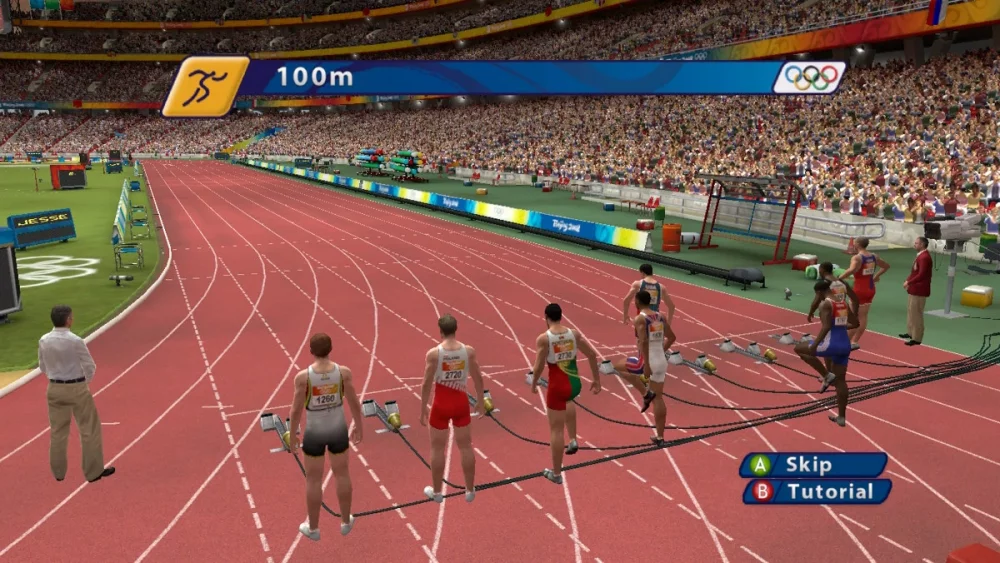Open the Tutorial for this event
The image size is (1000, 563).
pyautogui.click(x=817, y=491)
